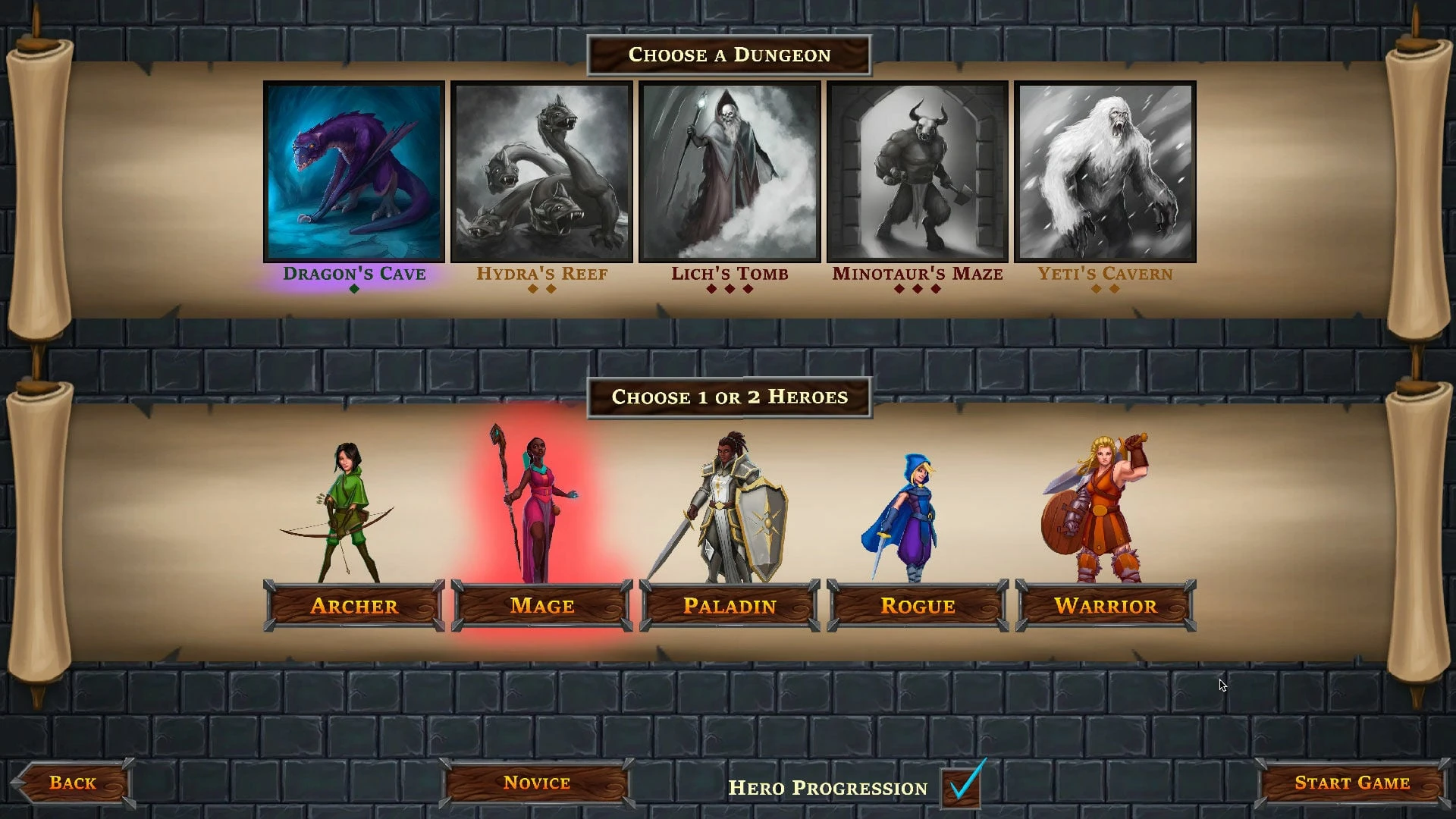Select the Archer hero
This screenshot has height=819, width=1456.
pos(354,606)
